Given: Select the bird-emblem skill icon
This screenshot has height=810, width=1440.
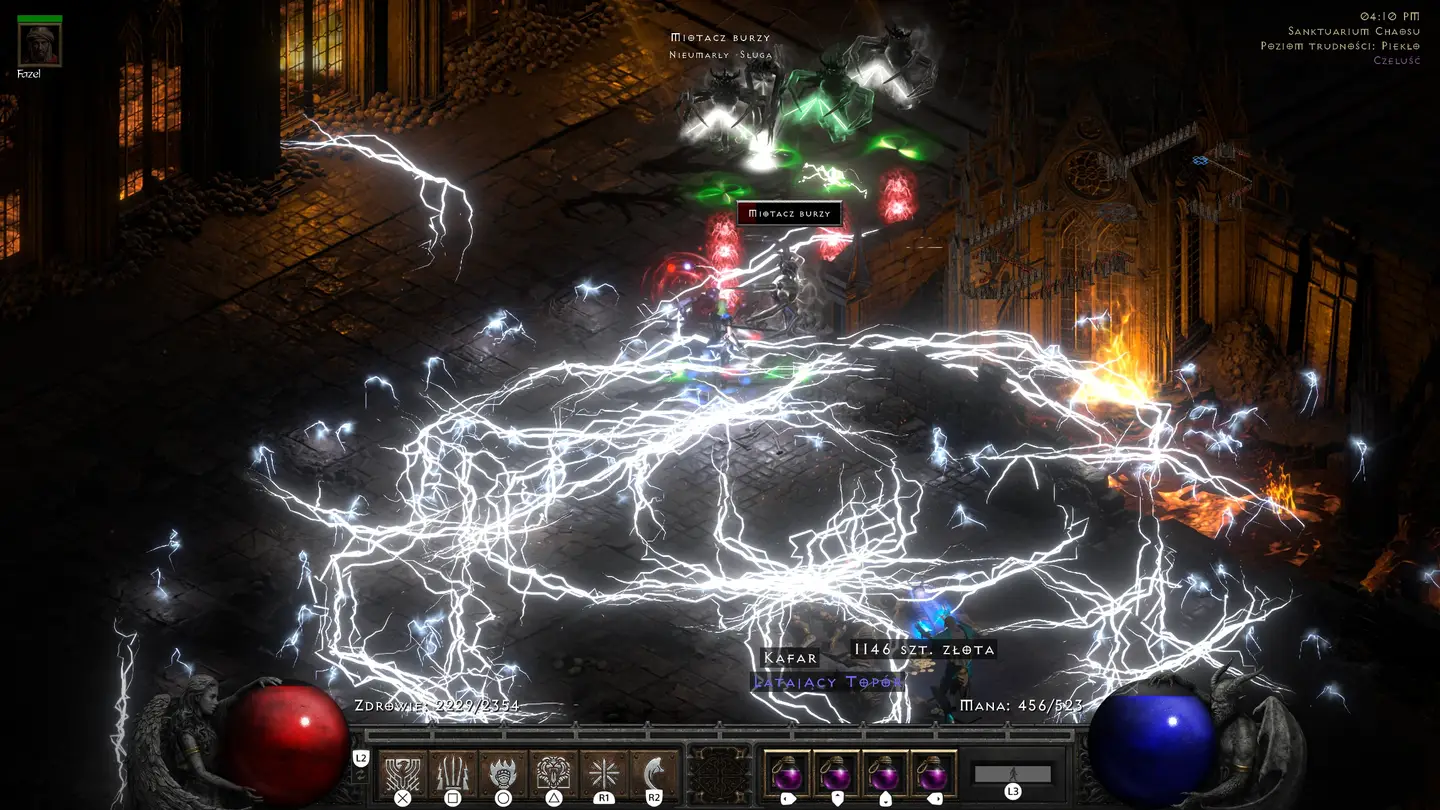Looking at the screenshot, I should pos(403,773).
